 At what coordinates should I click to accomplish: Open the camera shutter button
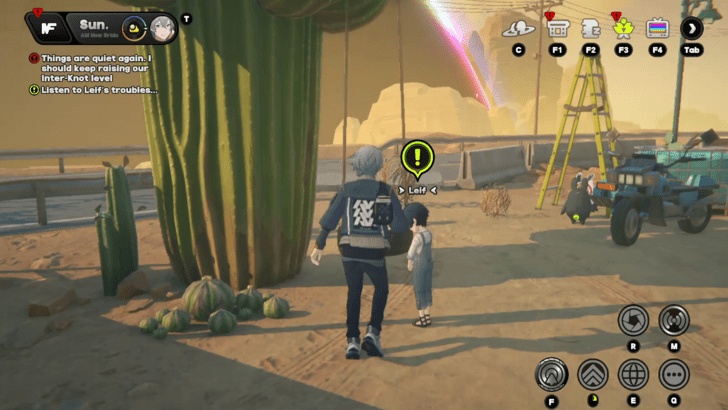[x=633, y=320]
